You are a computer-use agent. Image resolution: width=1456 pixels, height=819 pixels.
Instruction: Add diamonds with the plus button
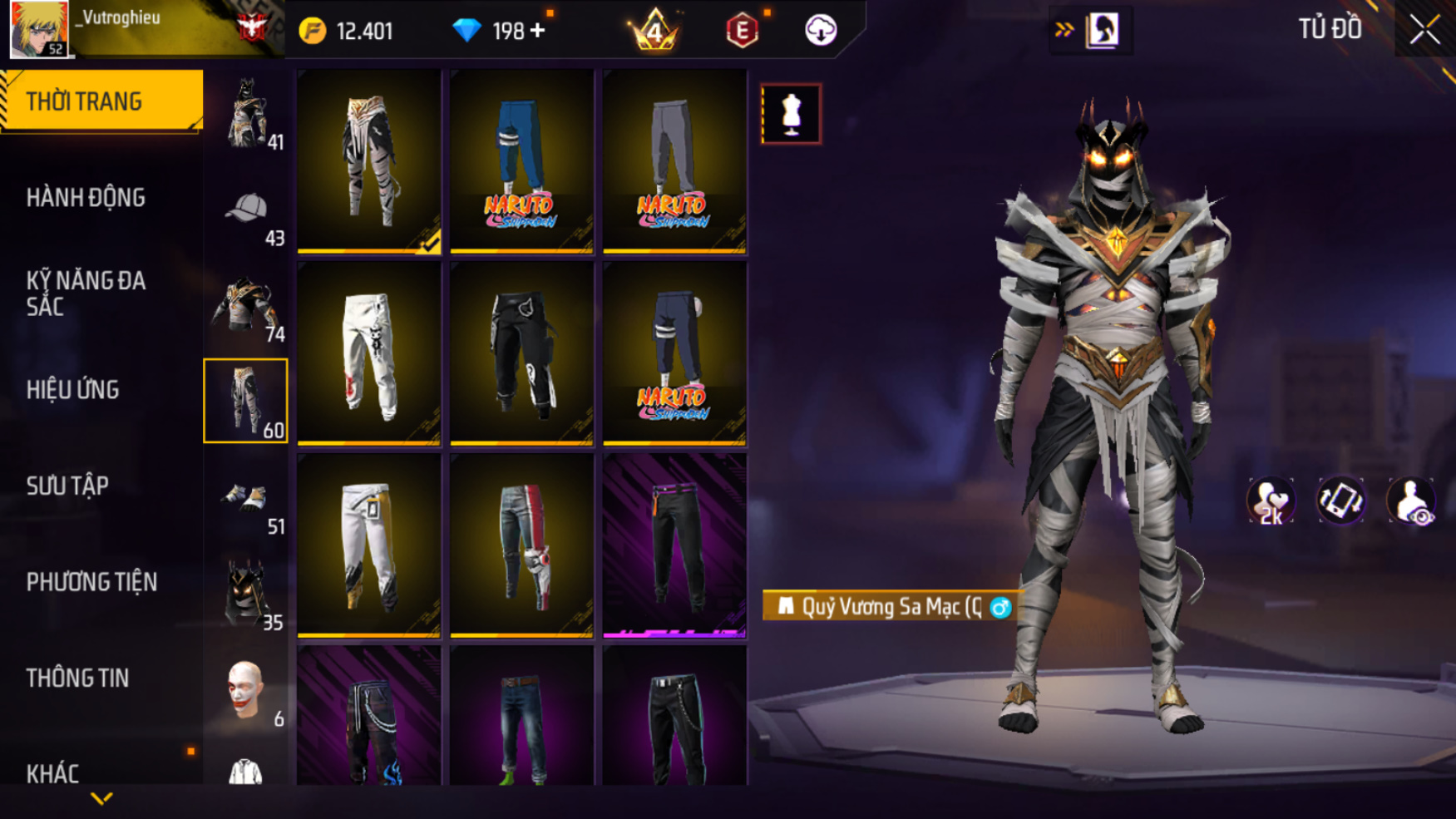(x=538, y=31)
